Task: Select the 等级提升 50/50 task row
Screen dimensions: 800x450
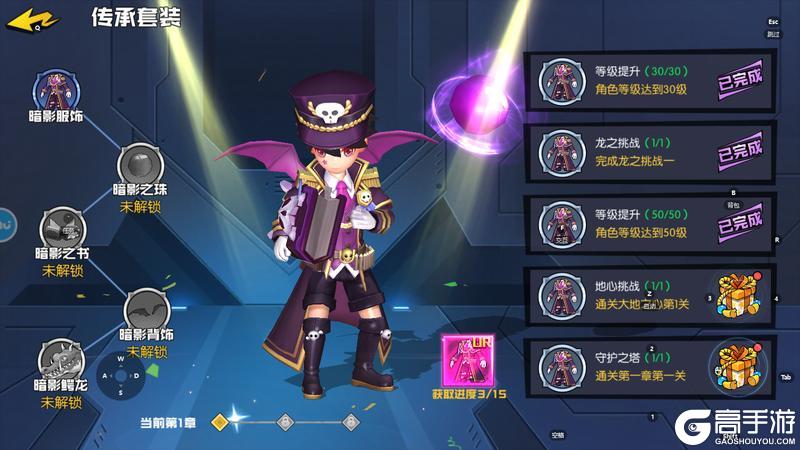Action: tap(650, 223)
